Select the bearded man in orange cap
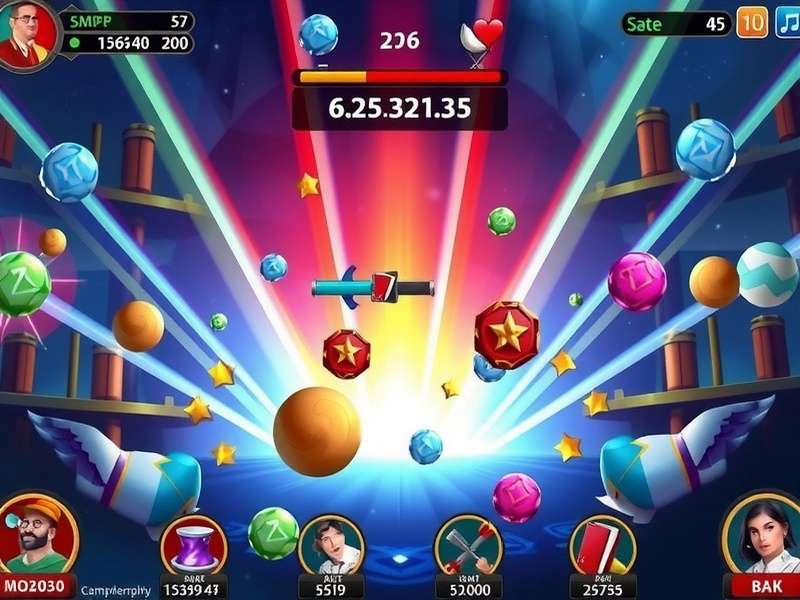Screen dimensions: 800x600 click(x=36, y=535)
